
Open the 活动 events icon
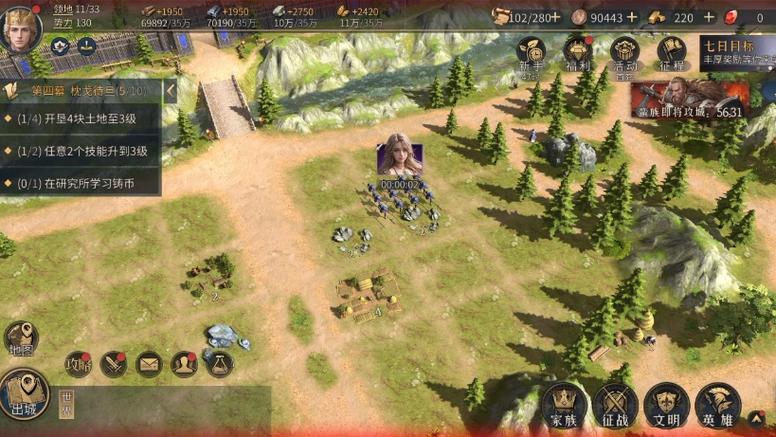click(x=625, y=53)
